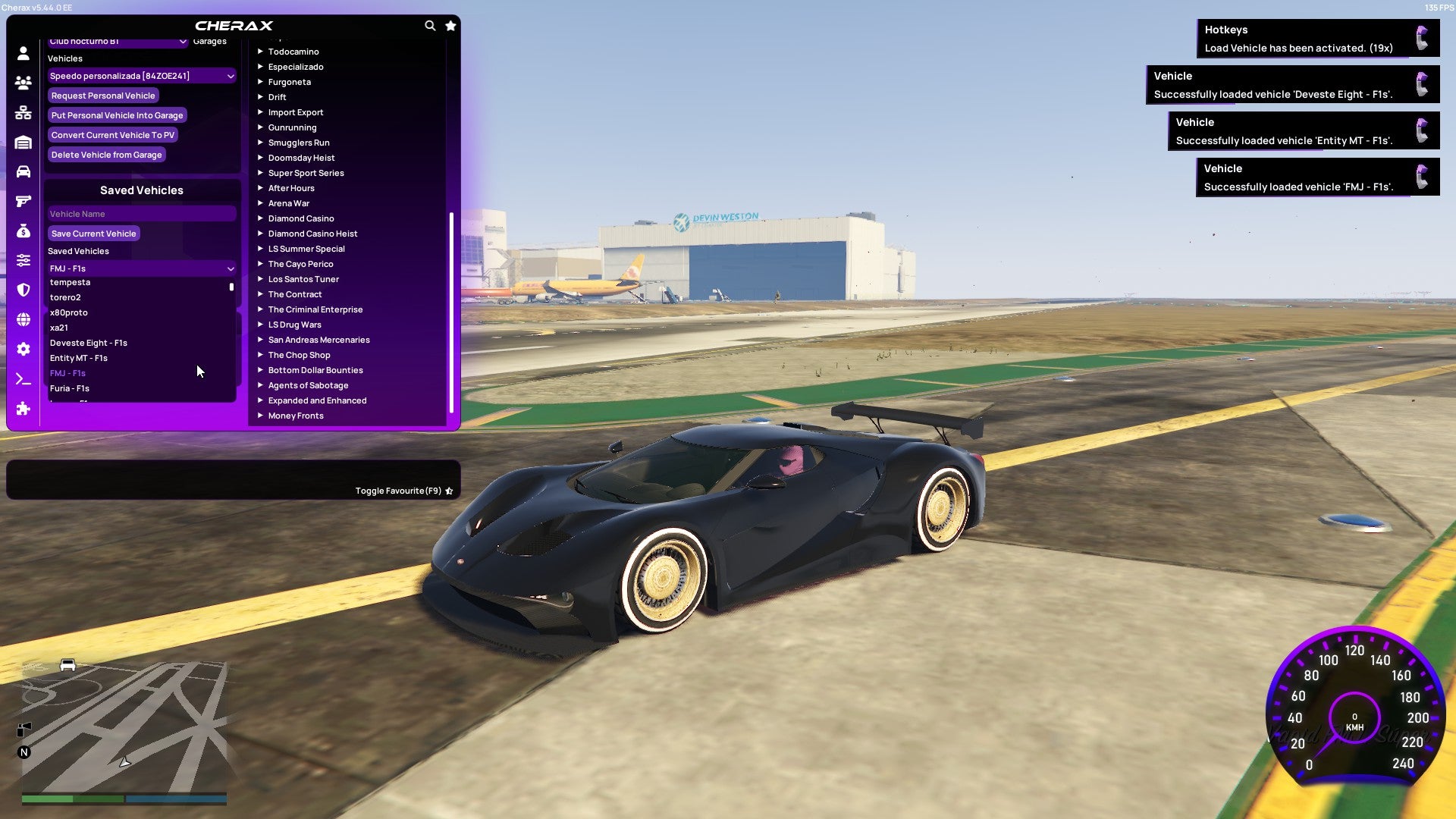Click the Vehicle Name input field
Screen dimensions: 1456x819
pyautogui.click(x=141, y=214)
